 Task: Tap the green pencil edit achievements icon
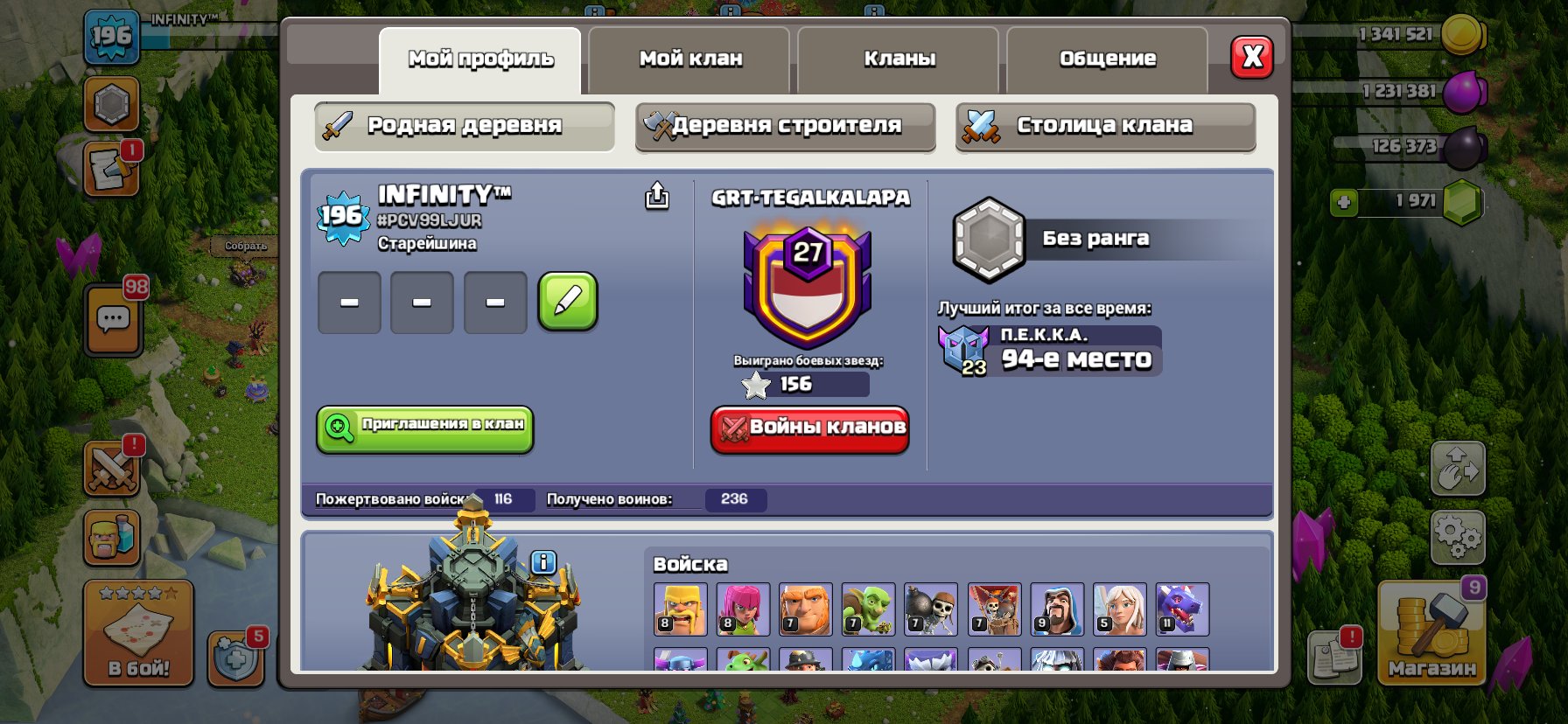coord(568,302)
